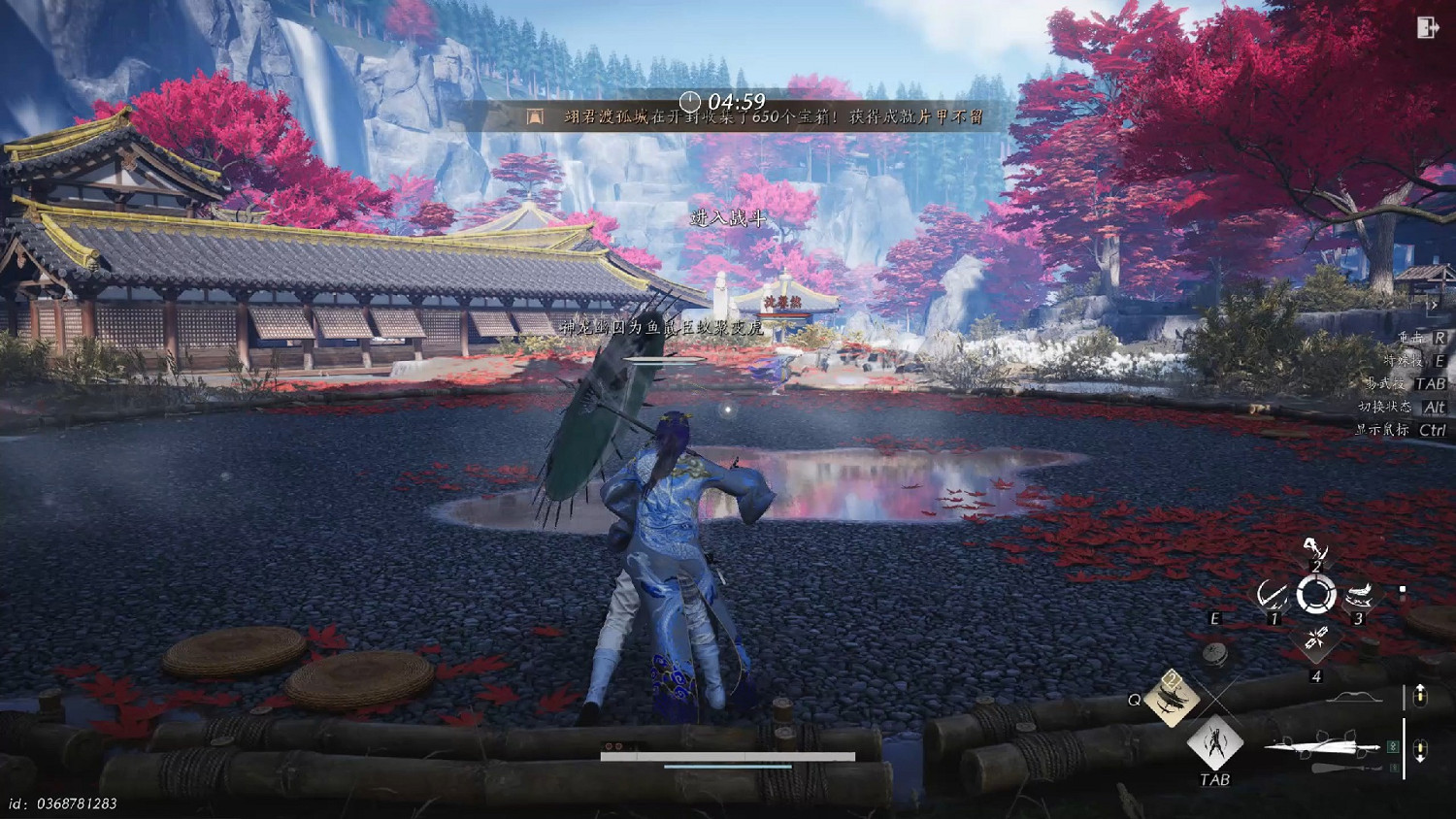
Task: Click the scroll-down mouse wheel indicator
Action: [x=1420, y=747]
